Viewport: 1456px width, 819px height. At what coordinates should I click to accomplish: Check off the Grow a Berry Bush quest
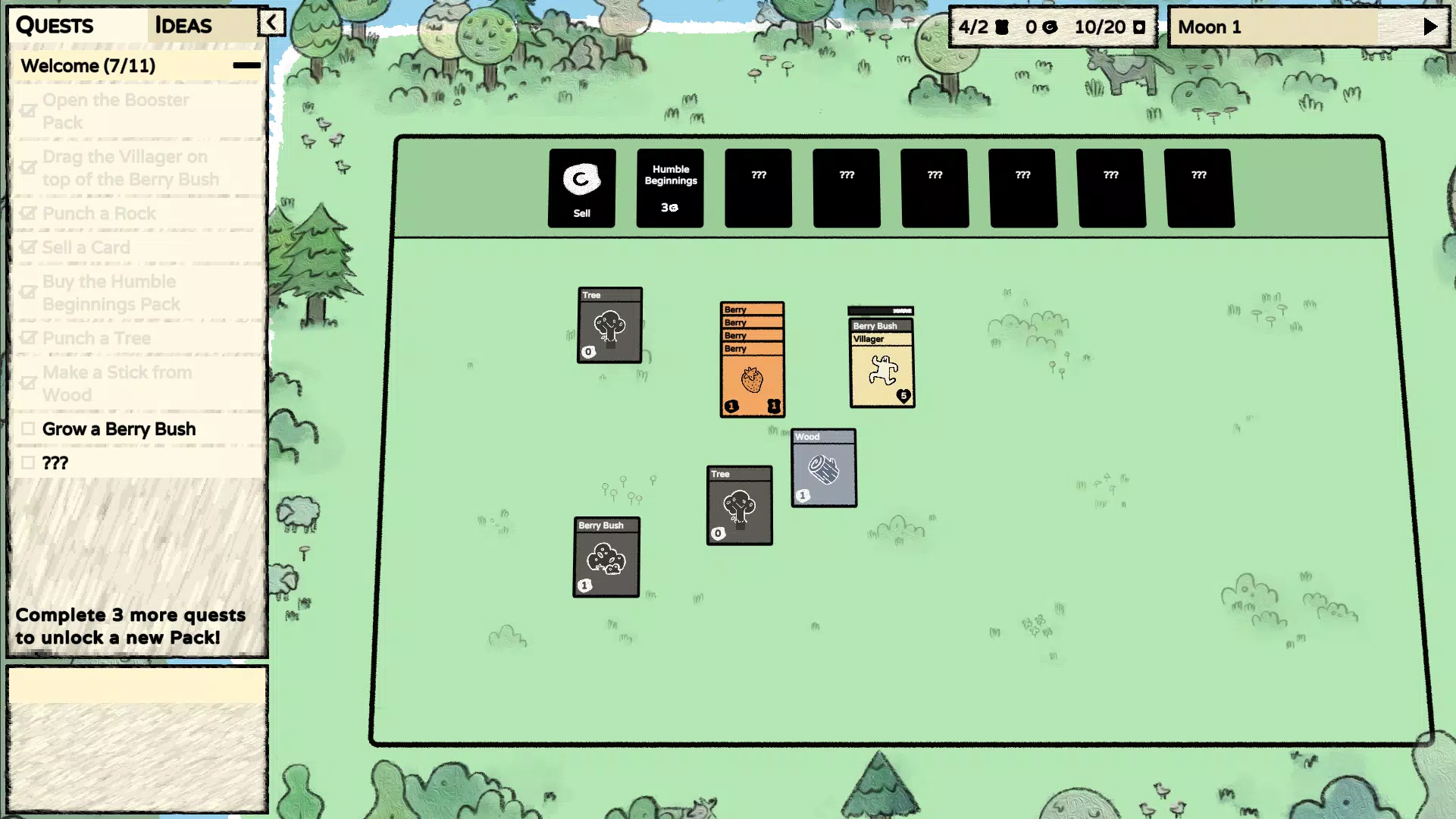[28, 428]
